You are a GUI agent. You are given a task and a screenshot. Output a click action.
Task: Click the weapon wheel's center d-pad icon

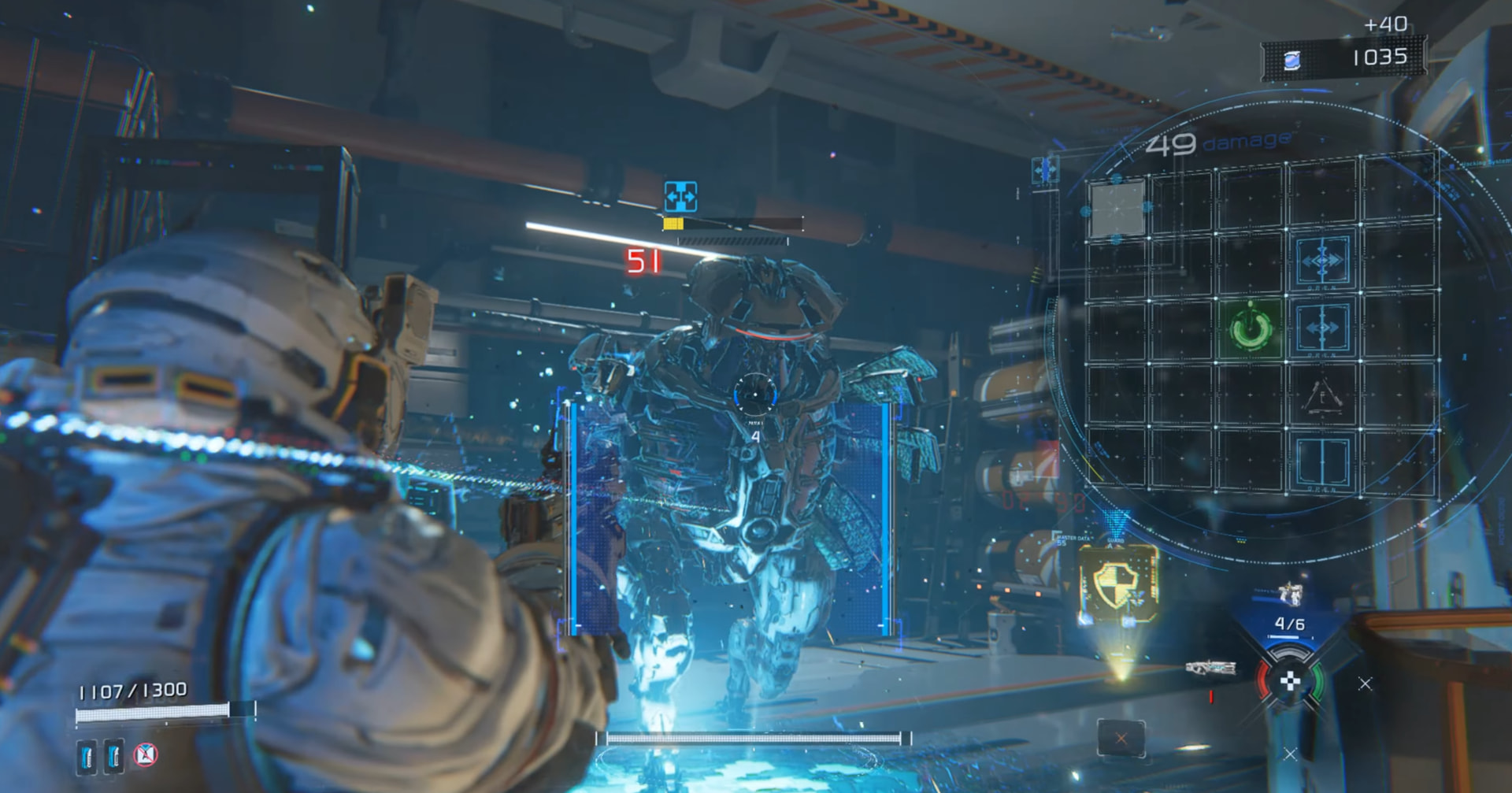click(x=1289, y=682)
